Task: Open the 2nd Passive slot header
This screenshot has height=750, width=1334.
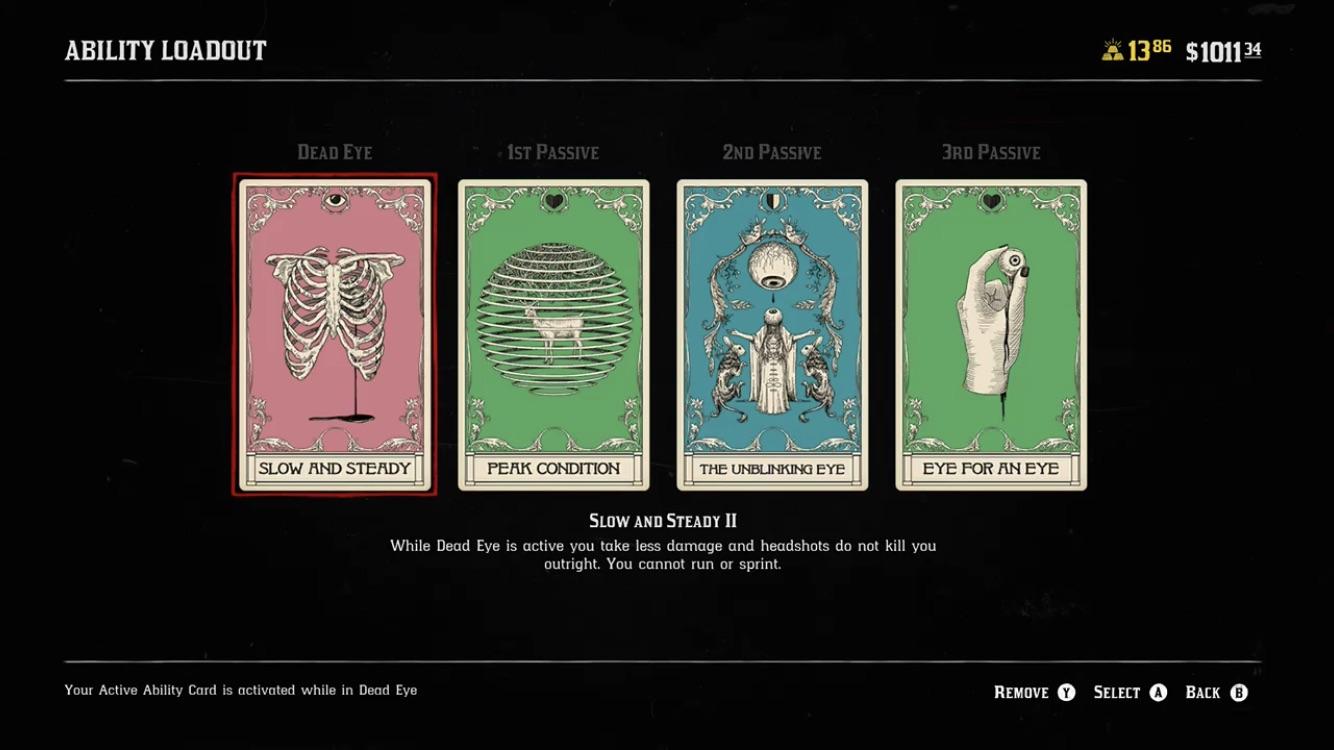Action: pos(771,152)
